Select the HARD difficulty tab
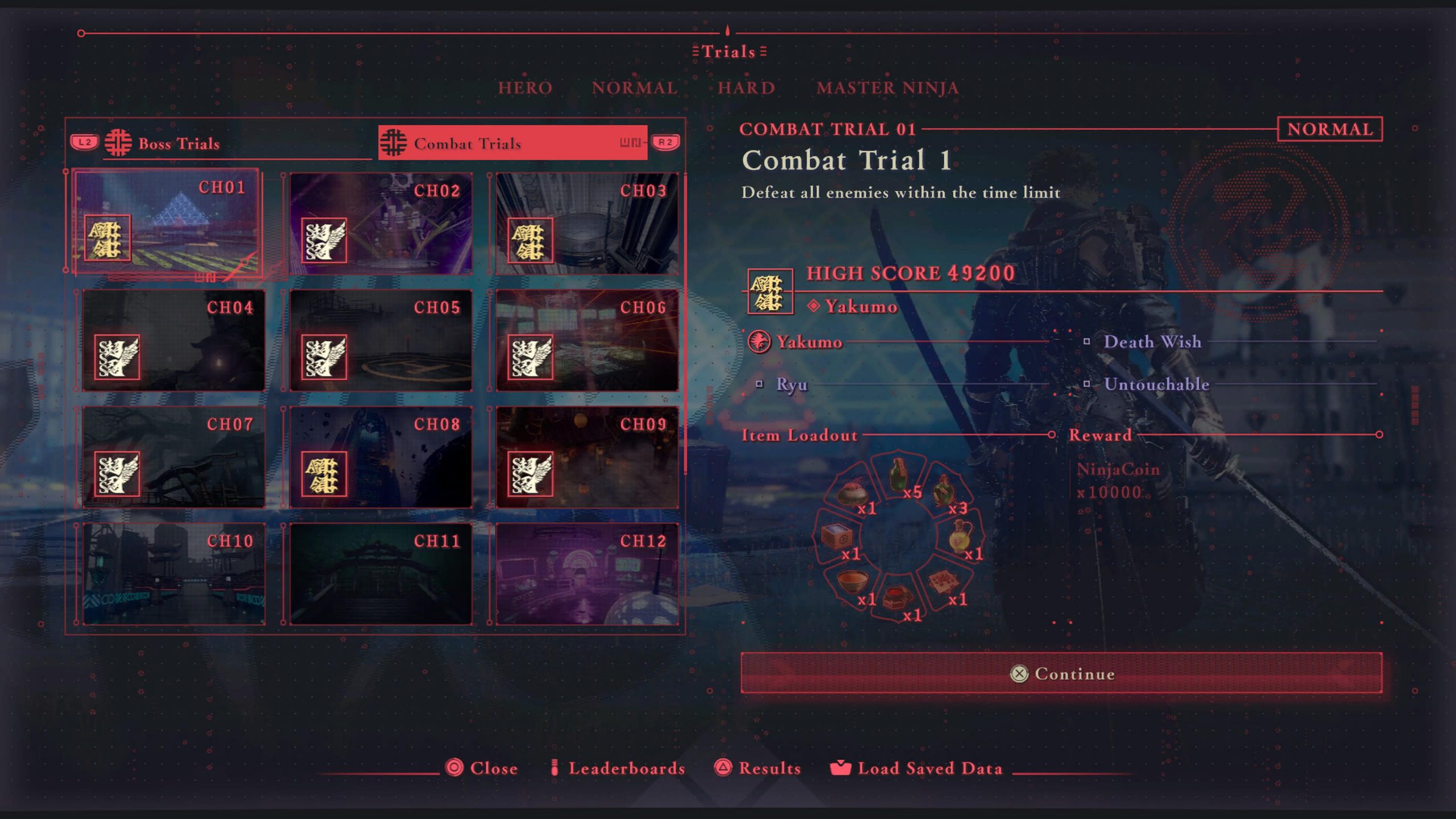 [746, 88]
